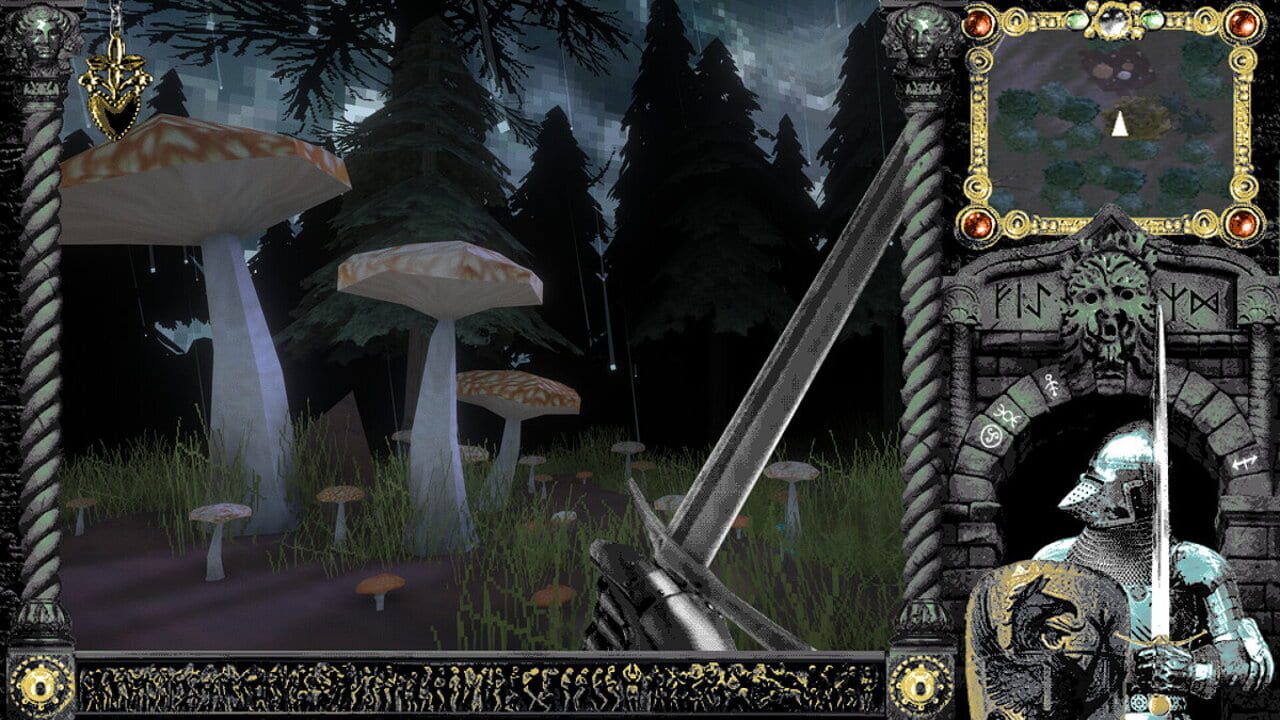Select the topmost rune on the archway's left arch

1051,387
